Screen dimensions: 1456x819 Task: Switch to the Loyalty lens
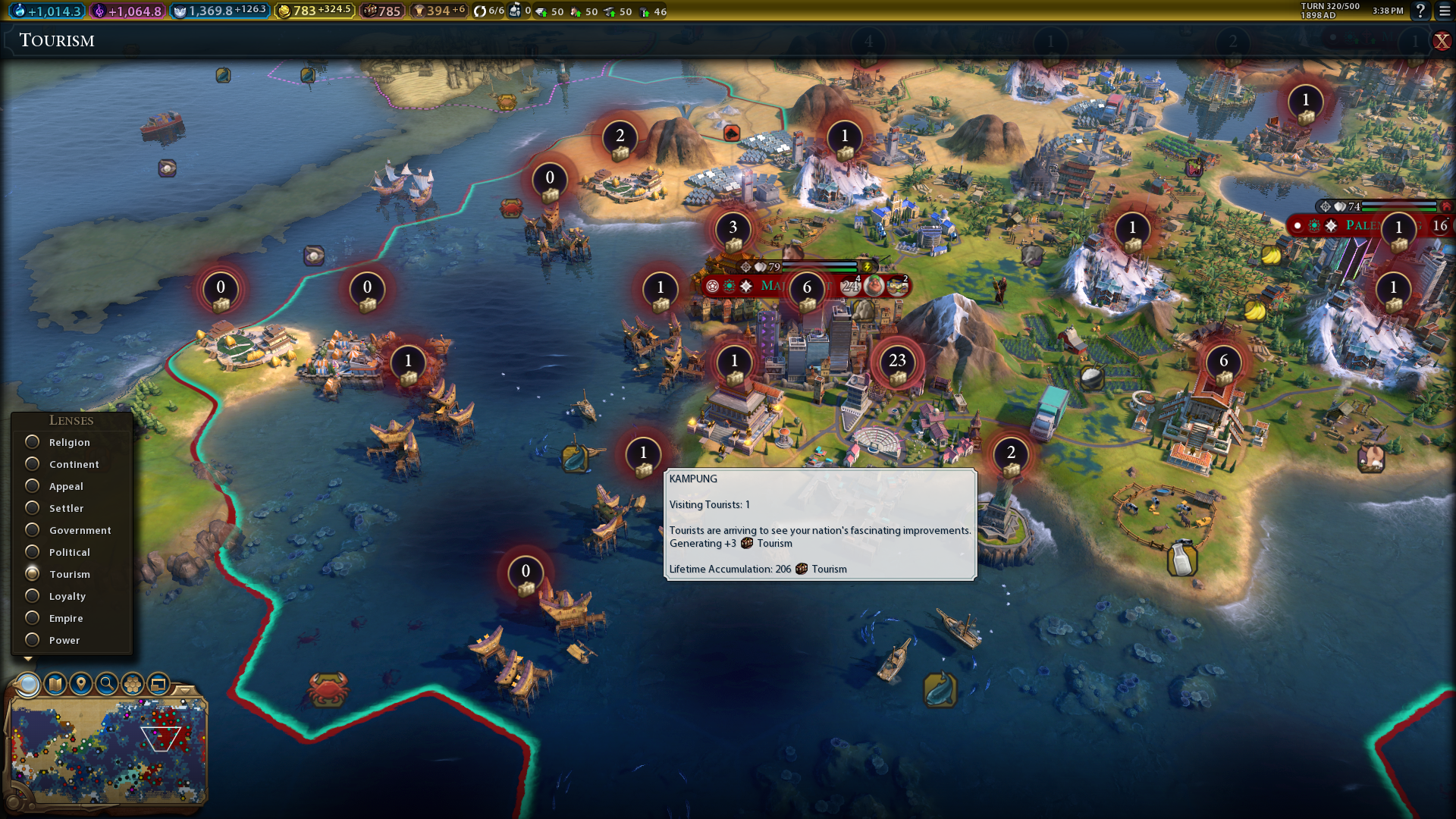point(33,596)
